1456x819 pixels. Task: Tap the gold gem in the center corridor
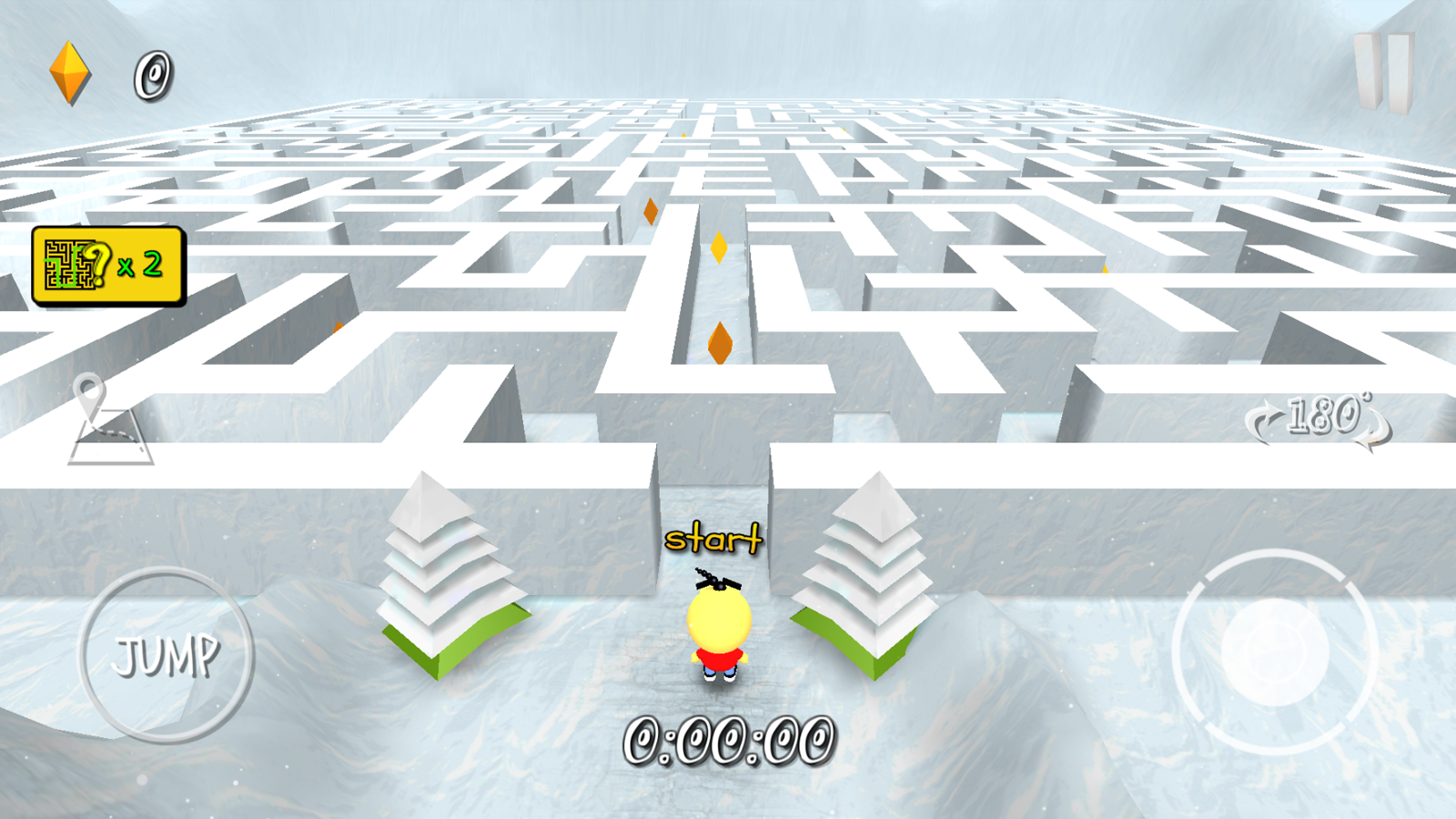coord(717,248)
